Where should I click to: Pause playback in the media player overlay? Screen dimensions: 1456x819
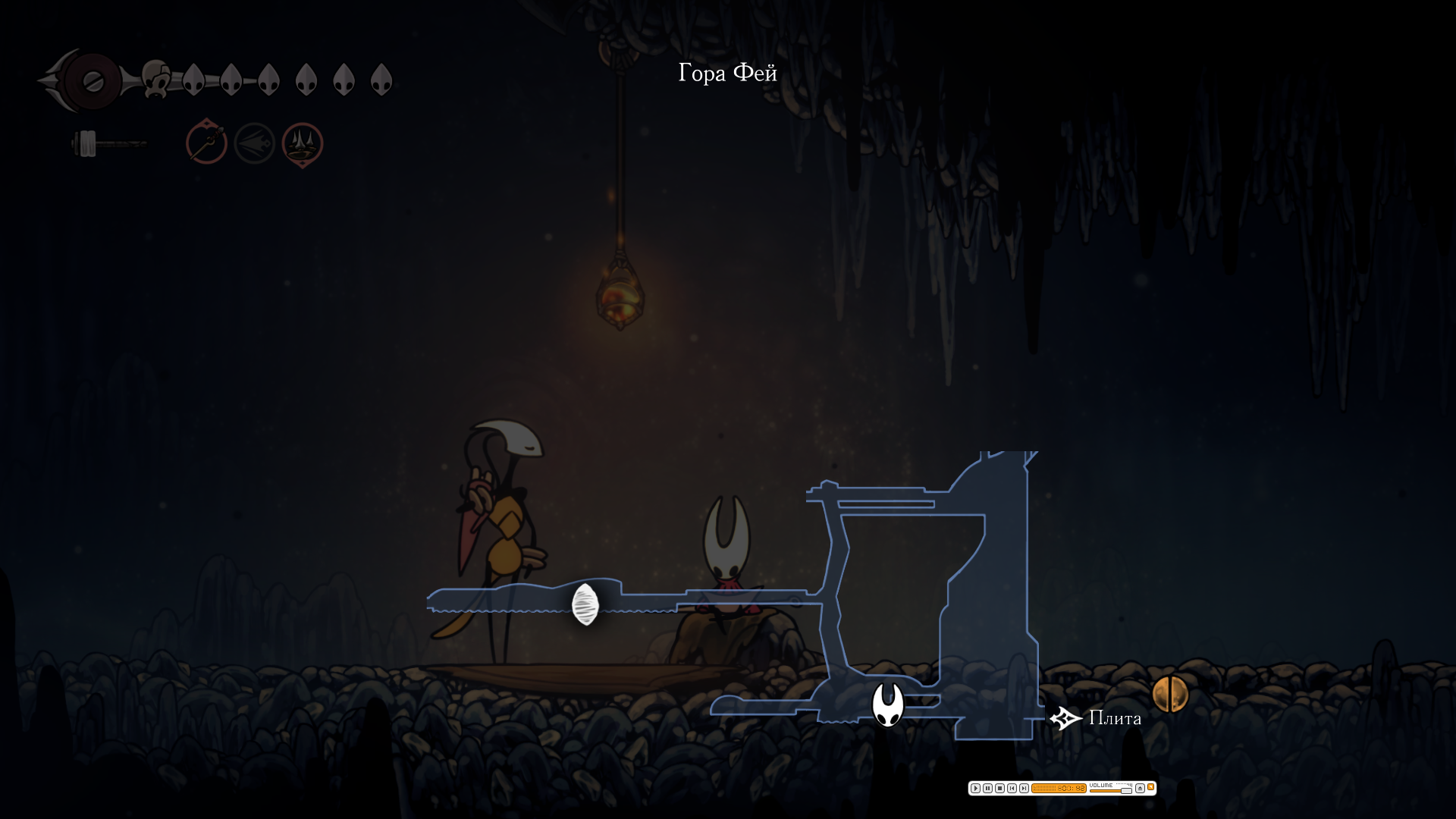click(987, 789)
